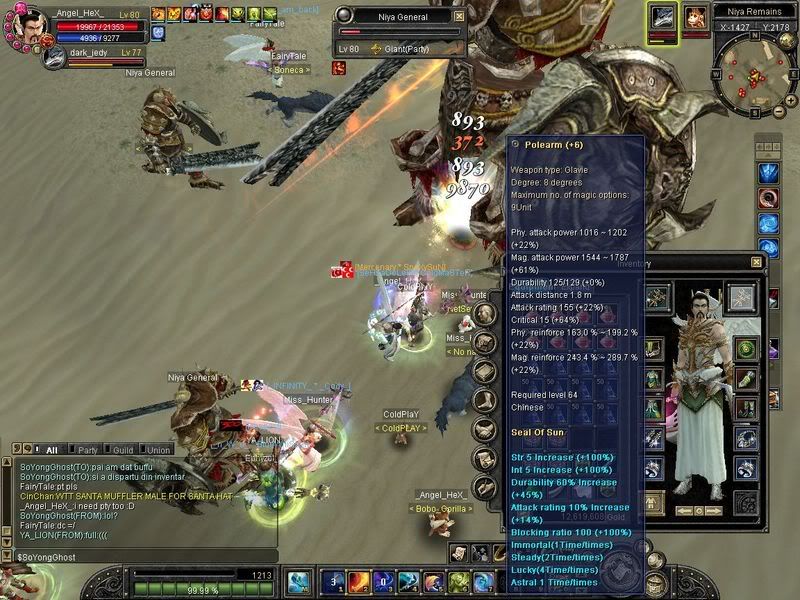Select the equipped weapon quick slot icon
The width and height of the screenshot is (800, 600).
[662, 17]
